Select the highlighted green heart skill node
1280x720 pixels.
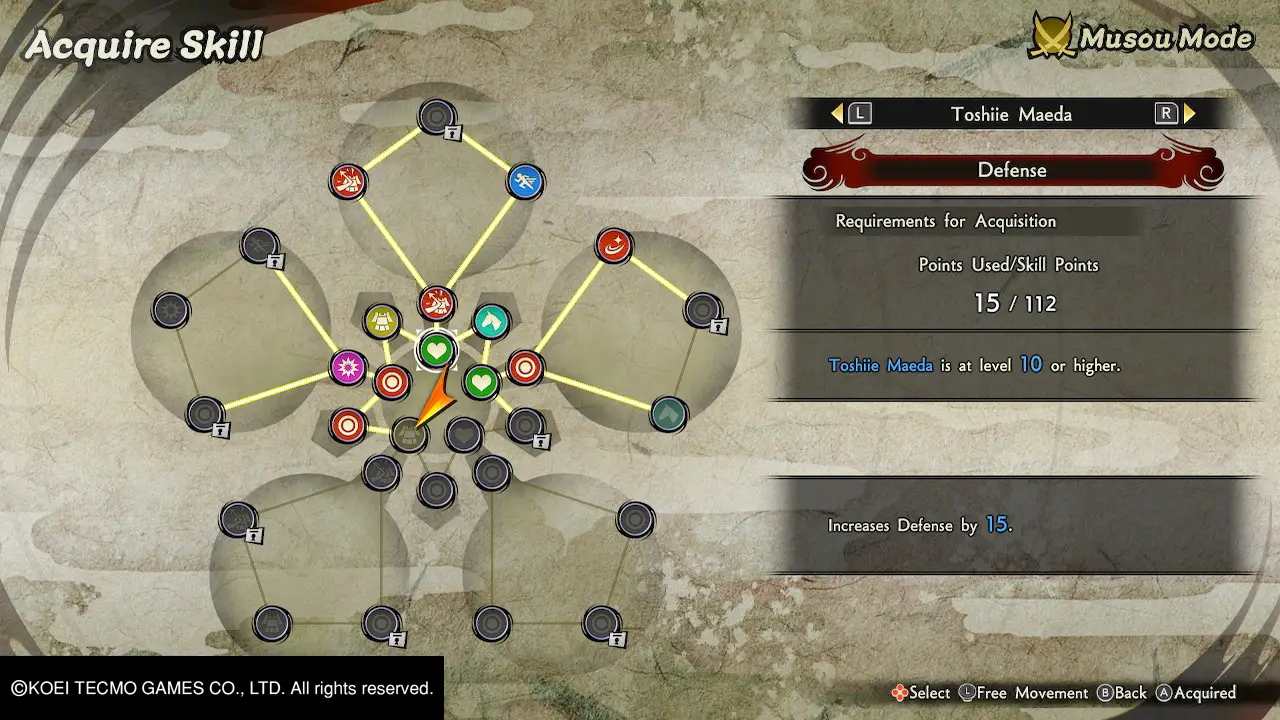point(436,350)
